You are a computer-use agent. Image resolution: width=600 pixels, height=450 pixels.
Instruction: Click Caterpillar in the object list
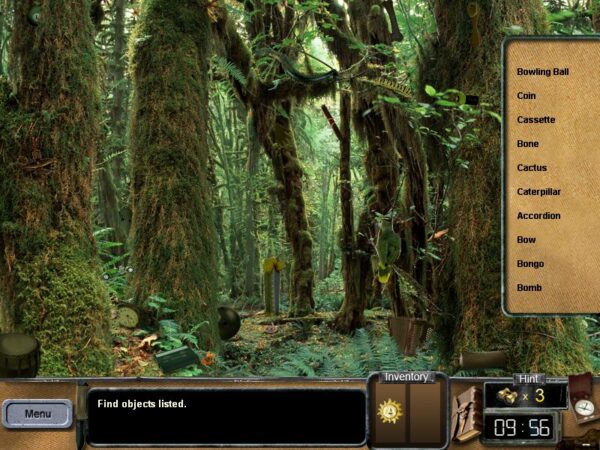(x=538, y=192)
